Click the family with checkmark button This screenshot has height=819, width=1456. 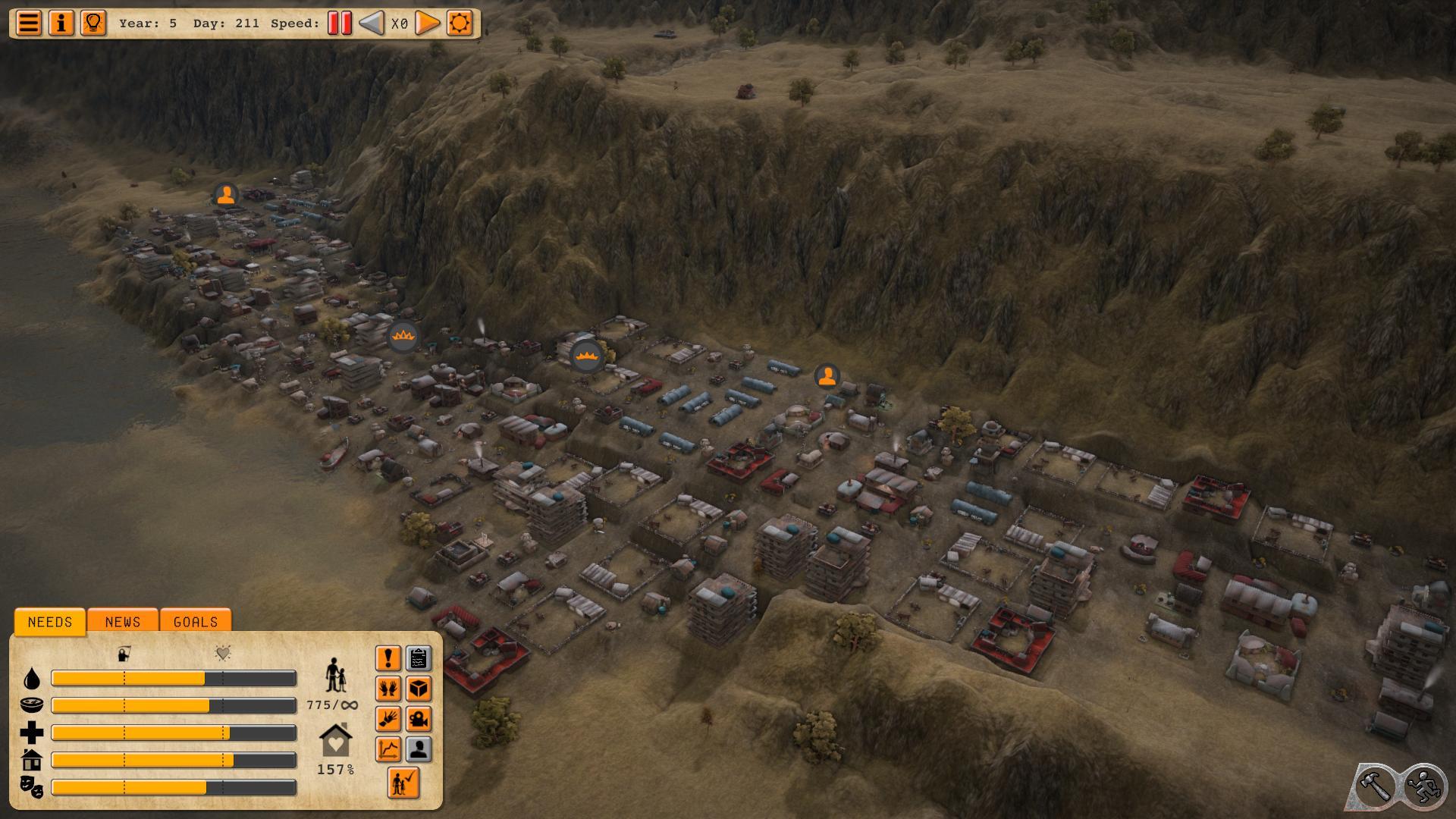pos(403,782)
